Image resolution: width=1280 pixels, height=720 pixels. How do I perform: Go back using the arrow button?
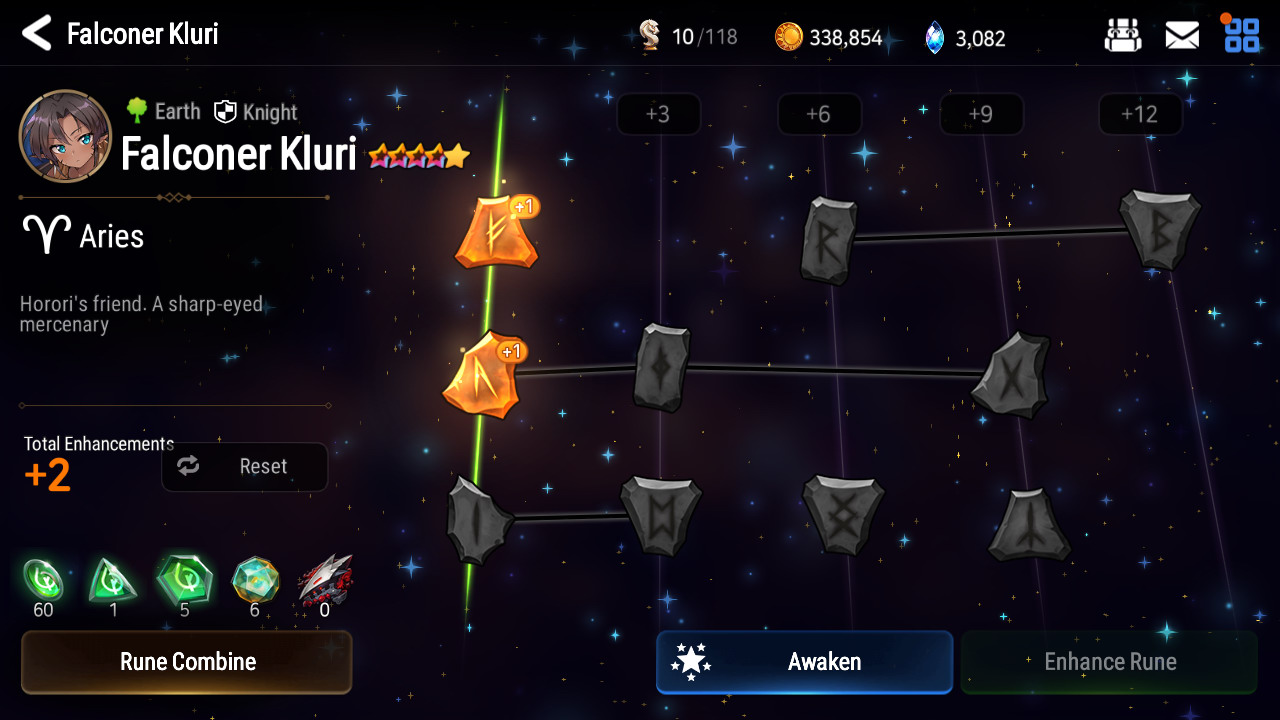coord(37,34)
